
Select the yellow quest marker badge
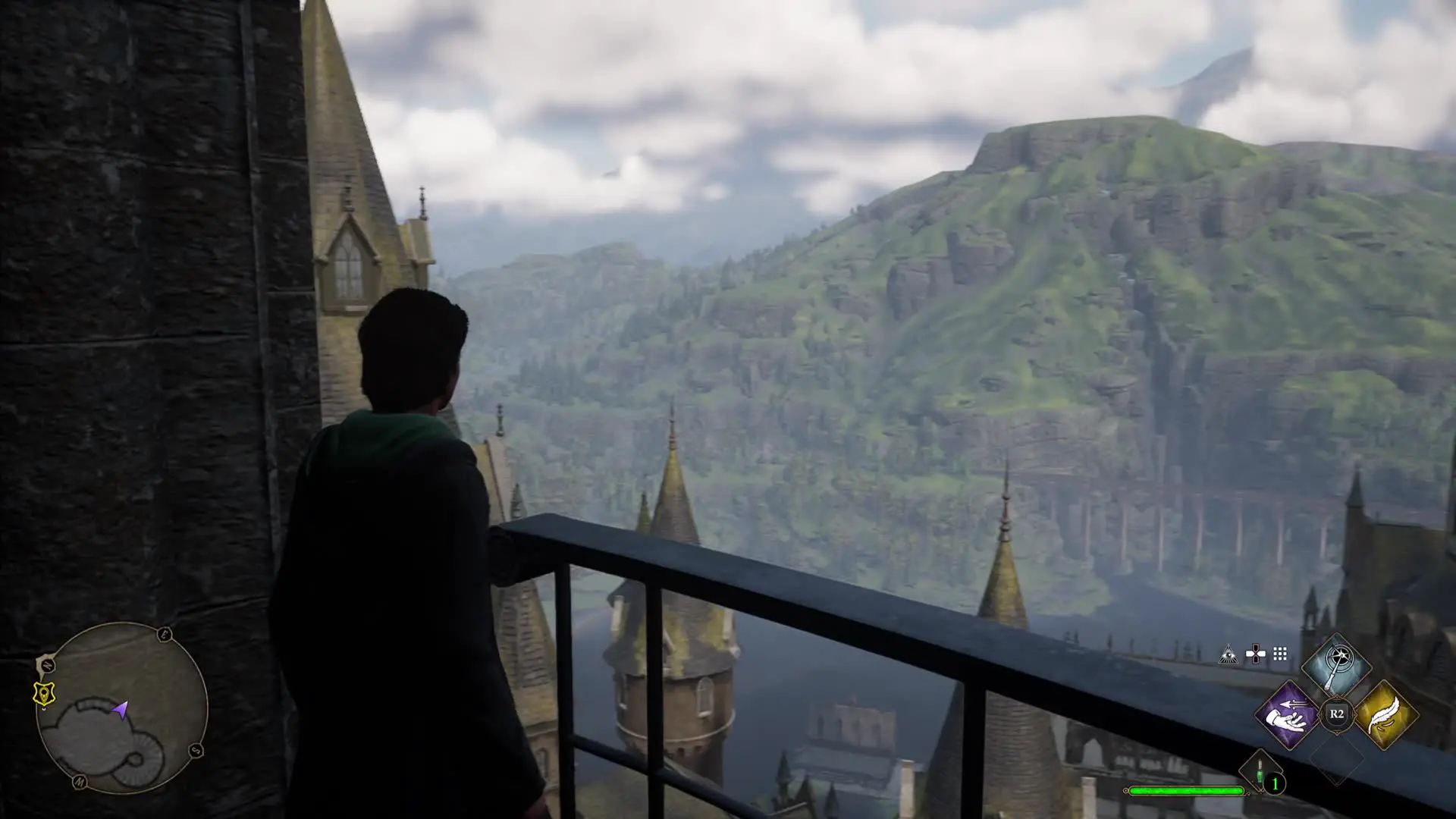click(45, 693)
